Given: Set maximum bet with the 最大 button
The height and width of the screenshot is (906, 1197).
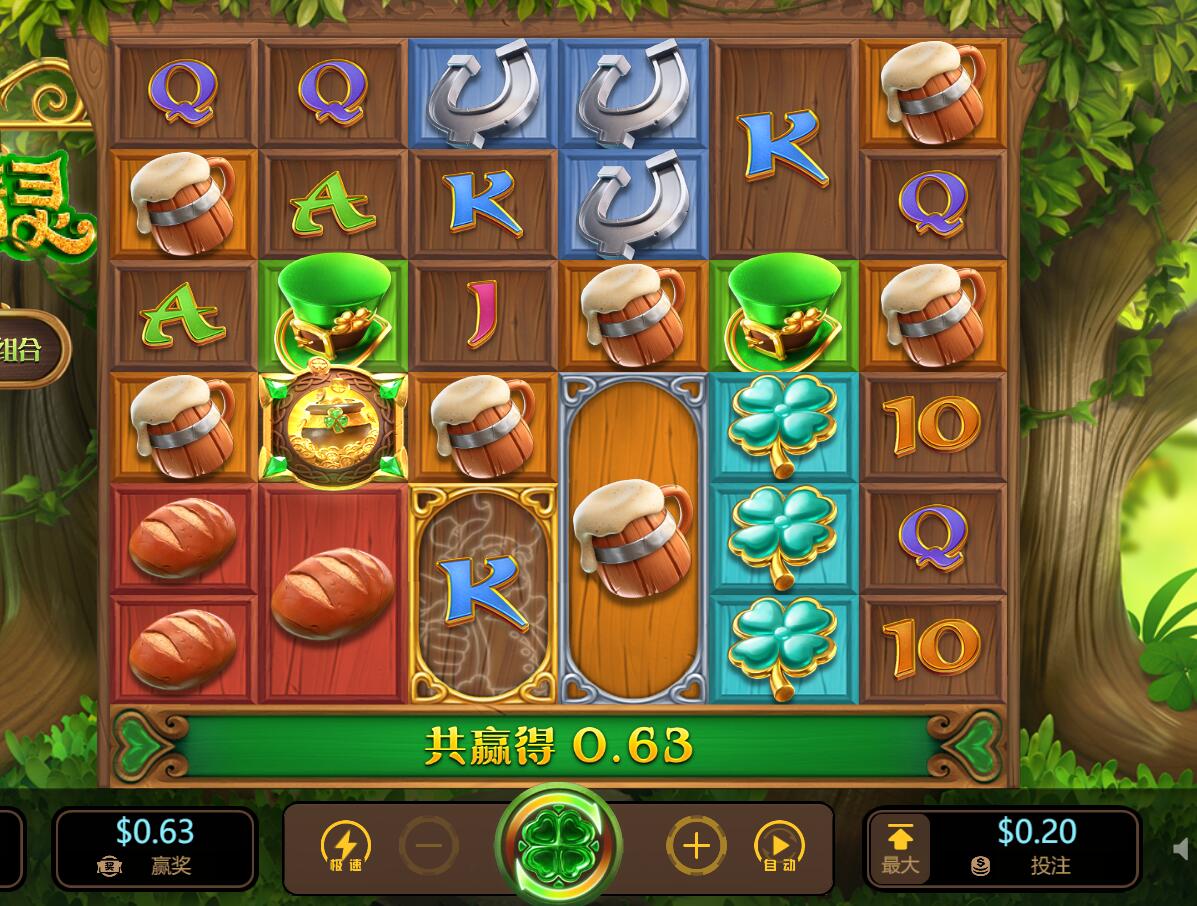Looking at the screenshot, I should point(900,847).
